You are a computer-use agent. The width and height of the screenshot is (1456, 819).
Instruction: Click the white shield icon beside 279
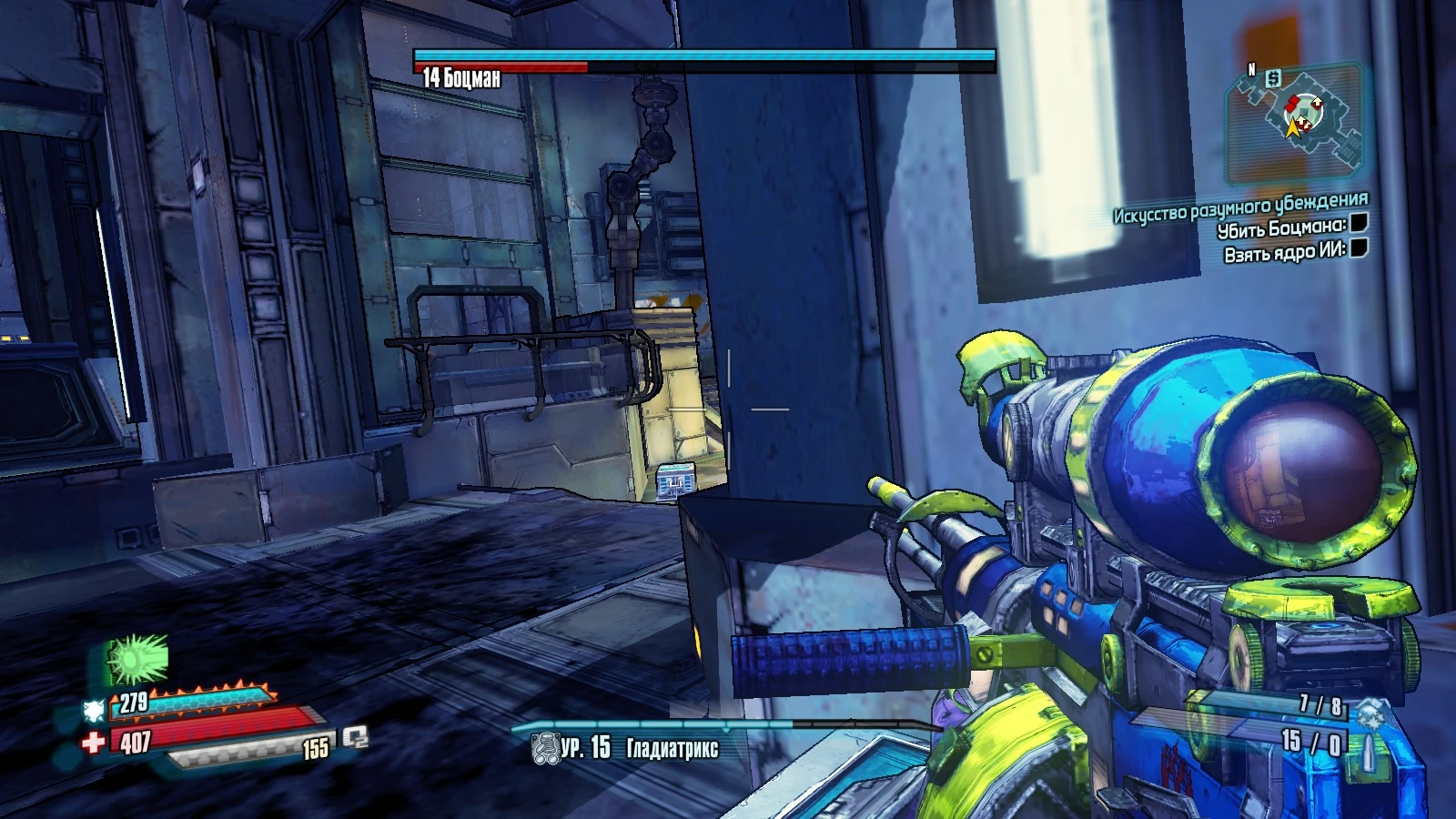93,709
